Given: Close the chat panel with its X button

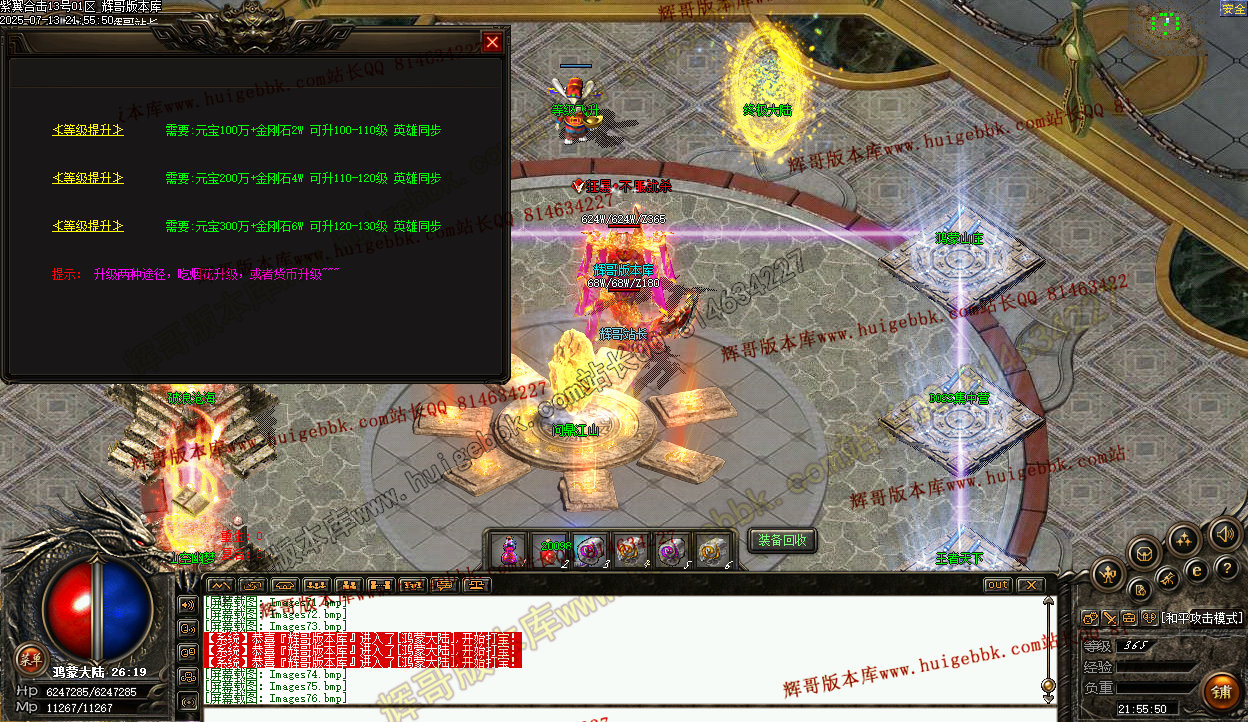Looking at the screenshot, I should (x=1030, y=585).
